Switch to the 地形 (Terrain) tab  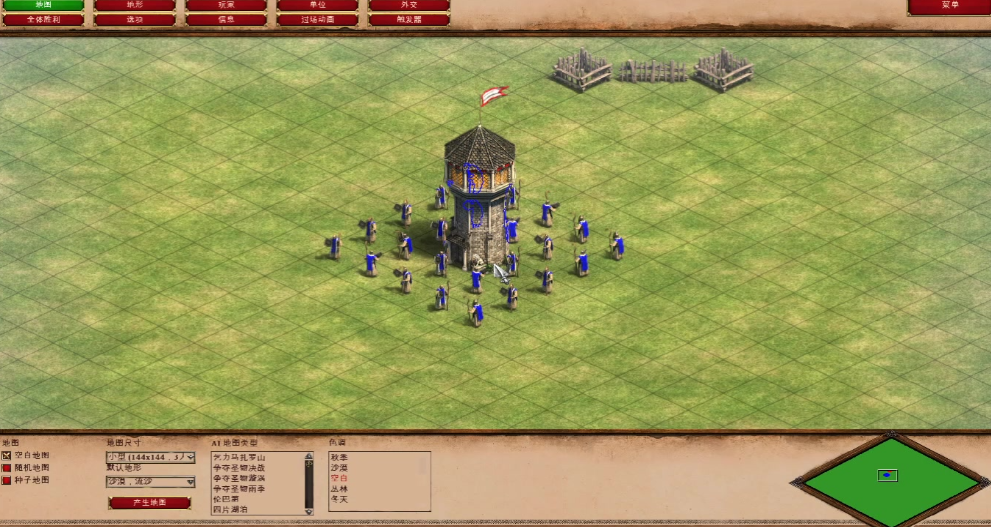tap(134, 5)
